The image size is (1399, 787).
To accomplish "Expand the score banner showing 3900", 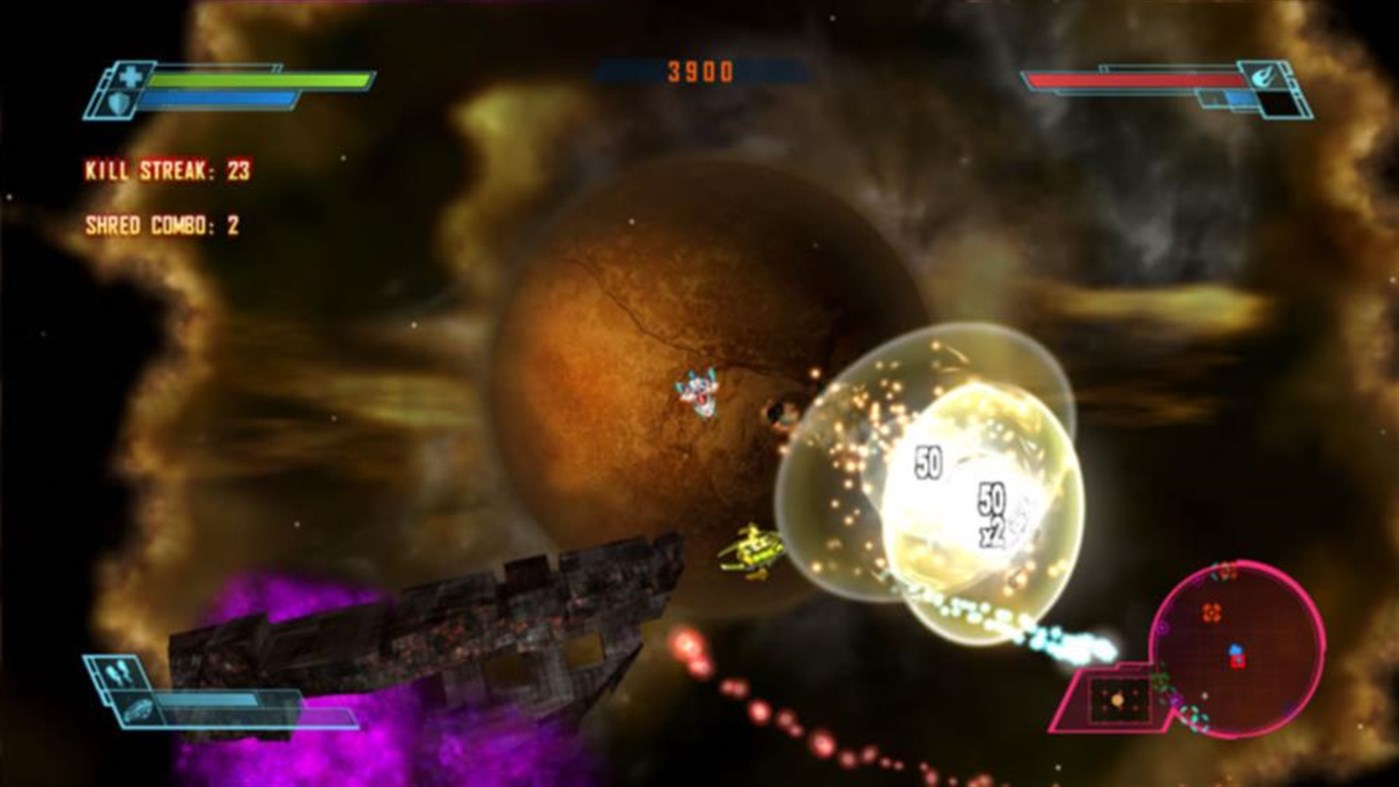I will pos(700,71).
